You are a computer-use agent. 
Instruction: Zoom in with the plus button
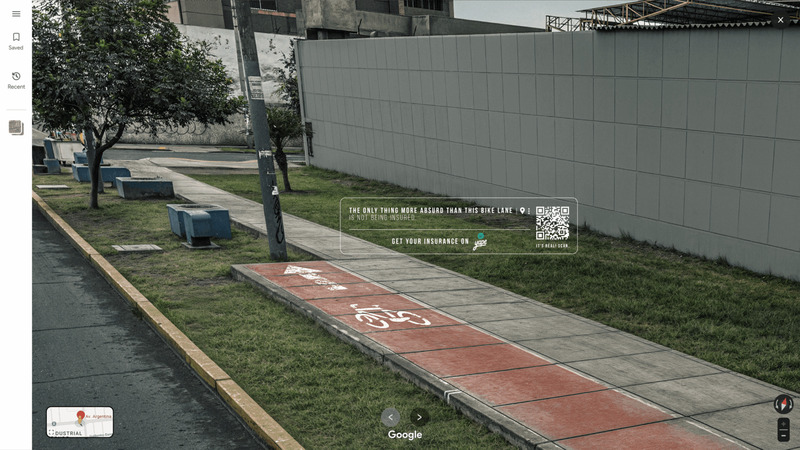point(783,424)
